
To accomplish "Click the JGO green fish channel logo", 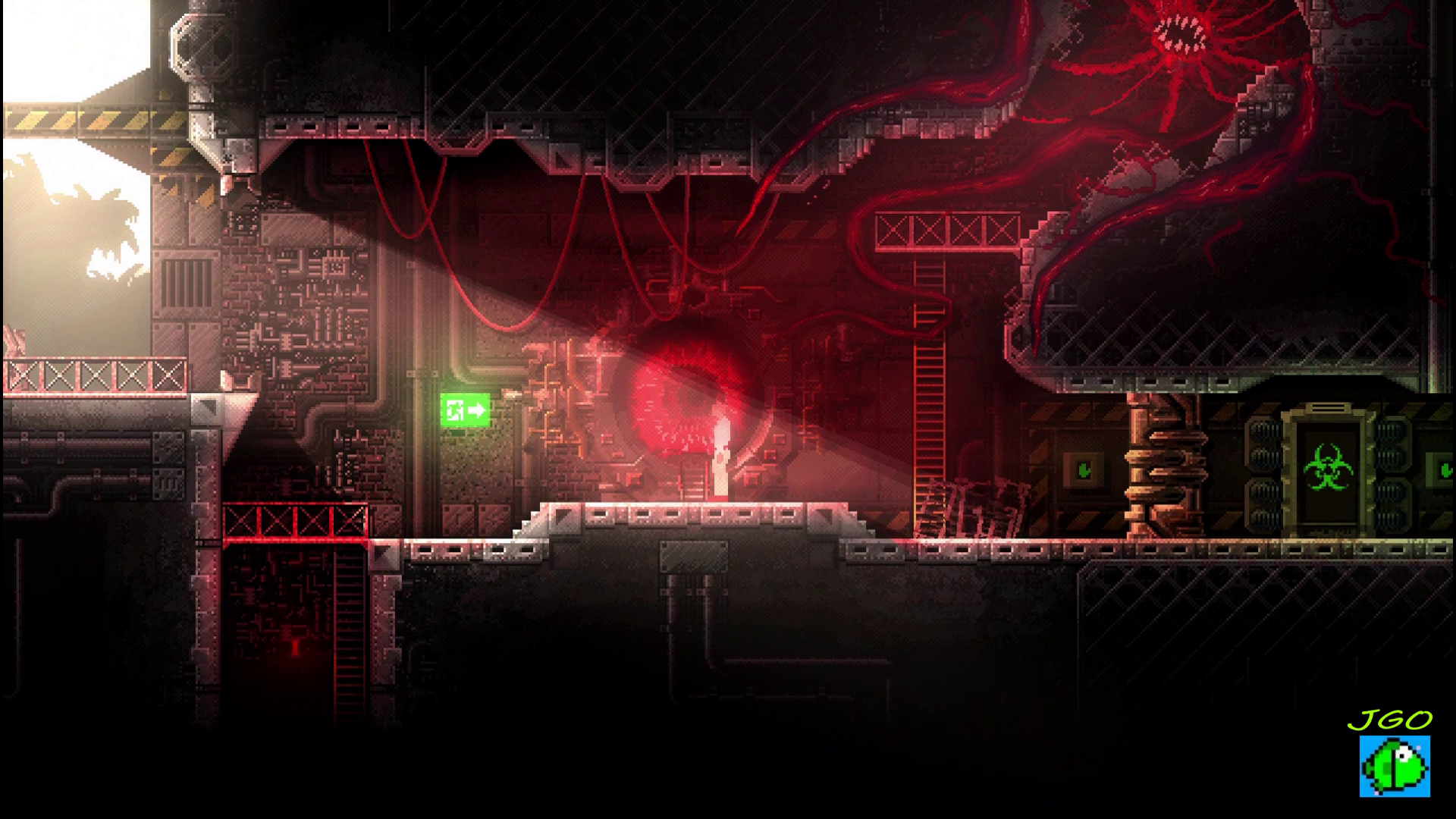I will click(1394, 765).
